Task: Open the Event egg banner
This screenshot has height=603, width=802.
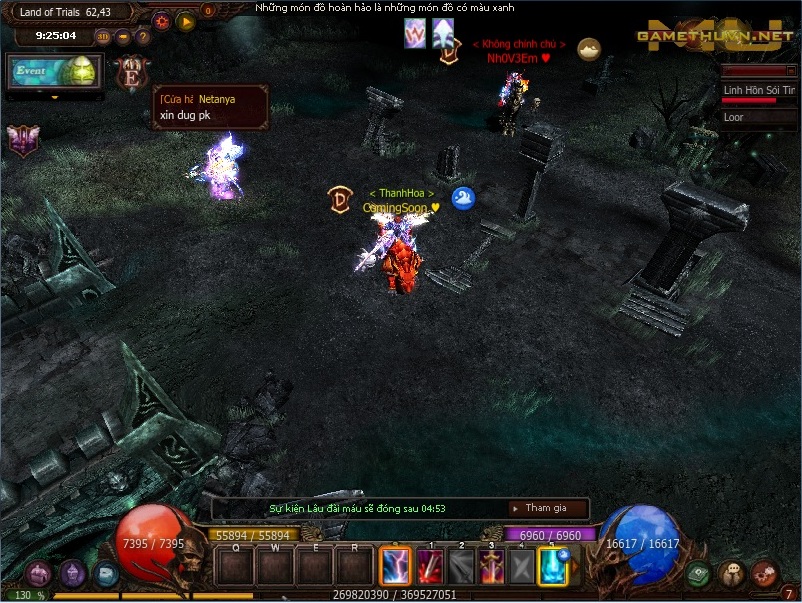Action: [x=53, y=71]
